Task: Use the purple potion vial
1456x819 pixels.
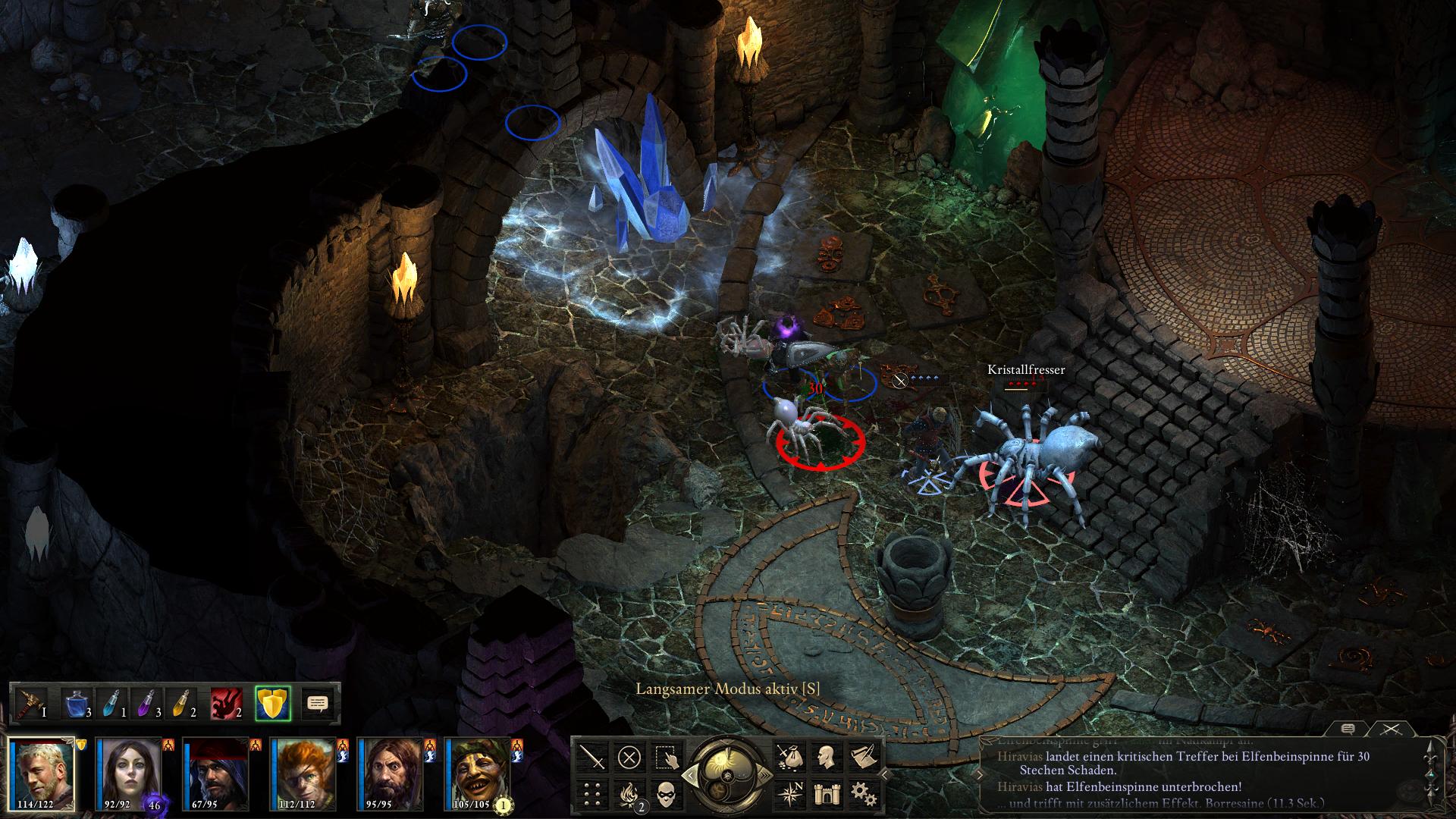Action: (147, 703)
